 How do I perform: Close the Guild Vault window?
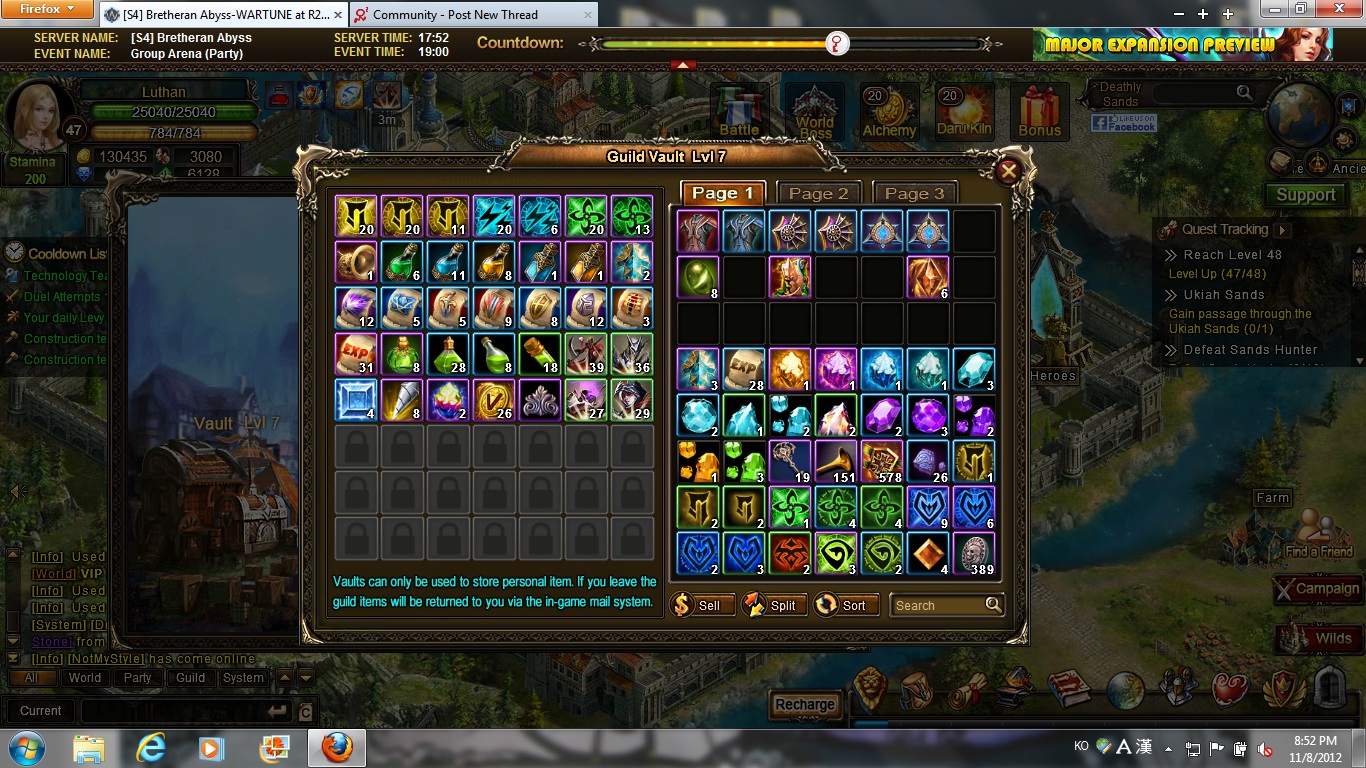click(1008, 171)
